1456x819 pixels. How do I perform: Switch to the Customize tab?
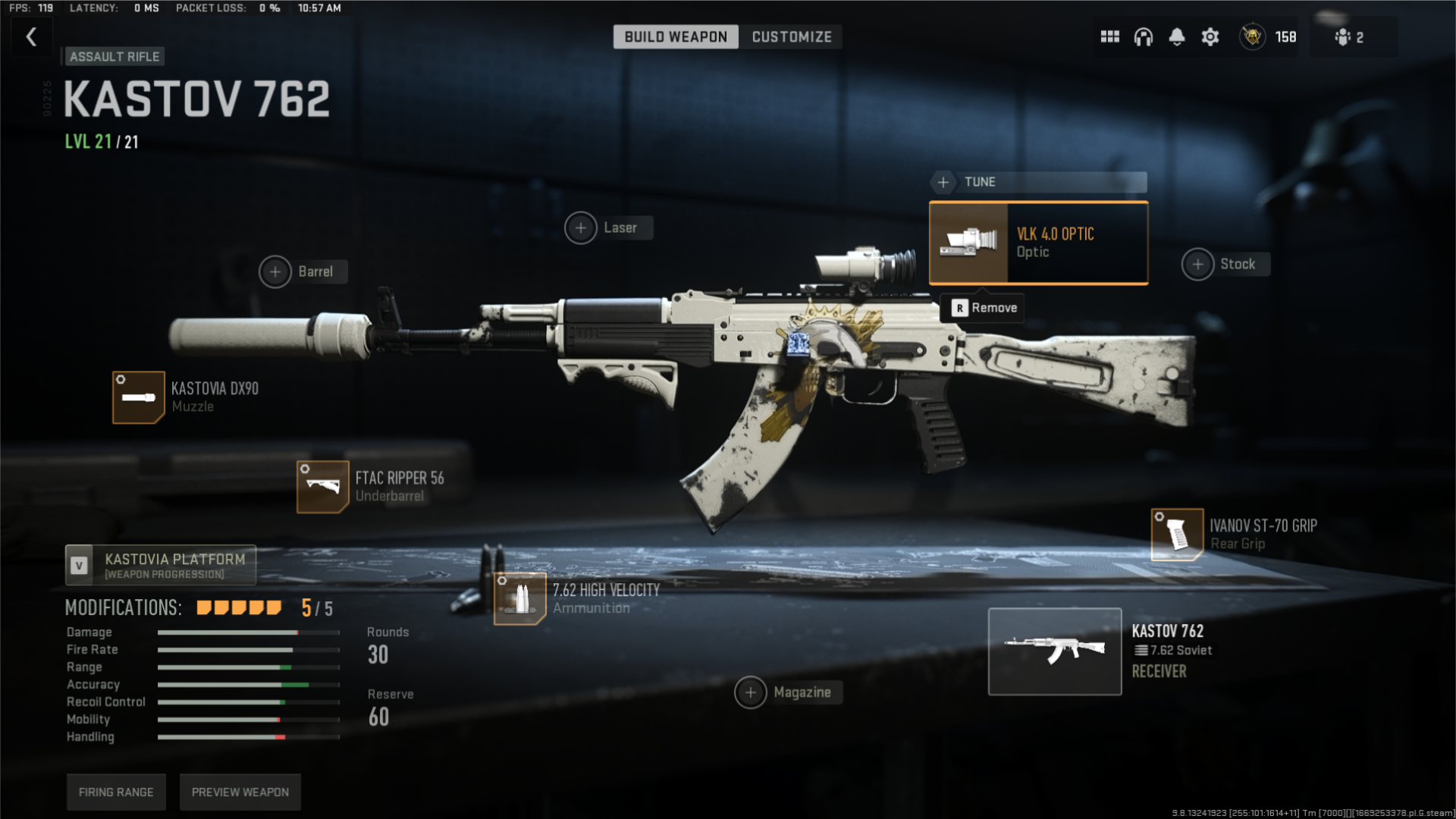coord(791,36)
